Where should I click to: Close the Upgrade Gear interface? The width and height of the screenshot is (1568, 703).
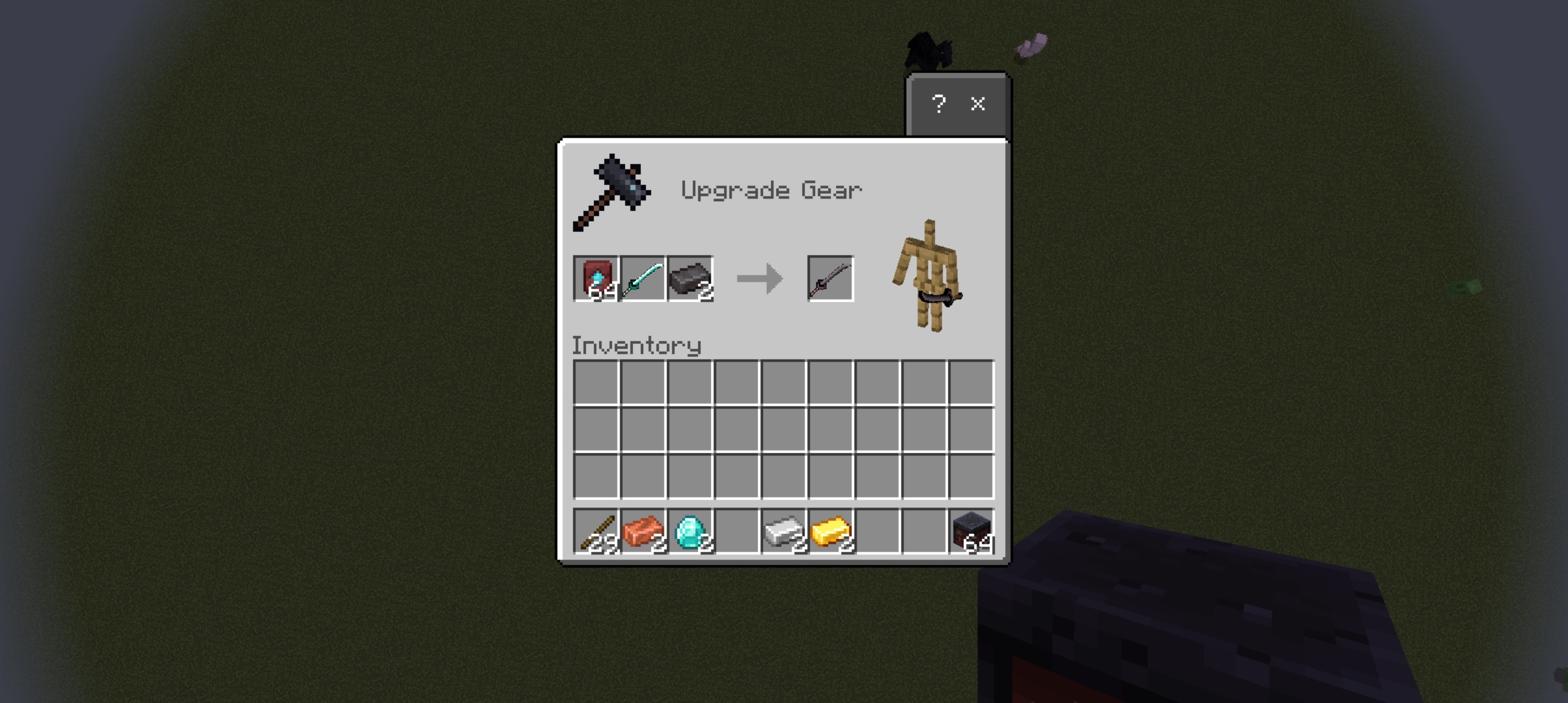pos(977,104)
